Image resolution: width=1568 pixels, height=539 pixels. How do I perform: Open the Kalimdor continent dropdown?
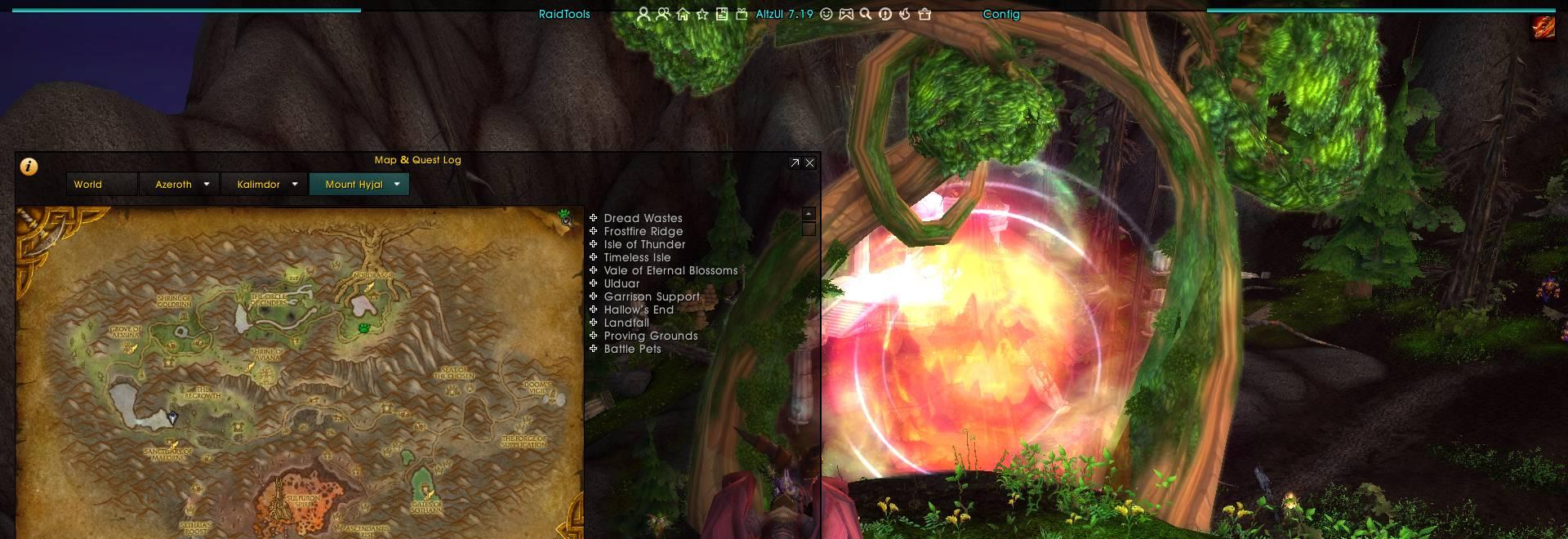click(295, 185)
